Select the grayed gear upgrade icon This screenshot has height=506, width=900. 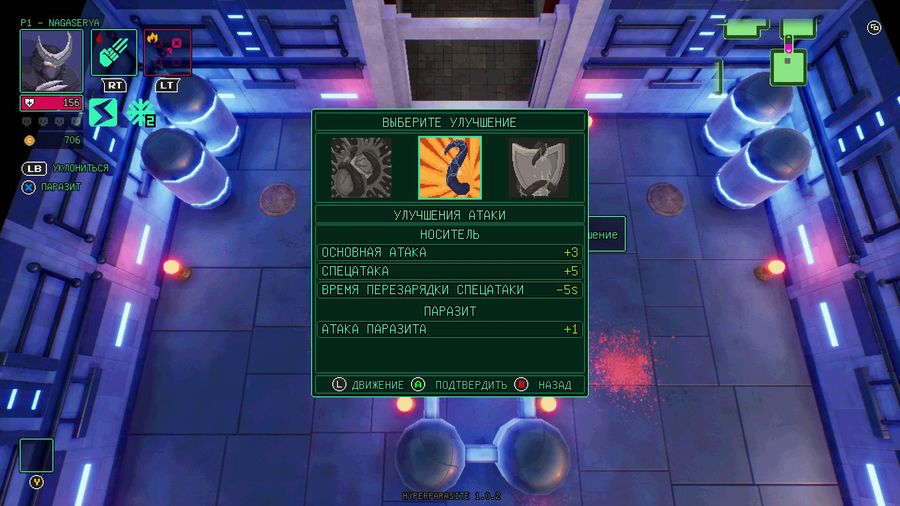[361, 167]
